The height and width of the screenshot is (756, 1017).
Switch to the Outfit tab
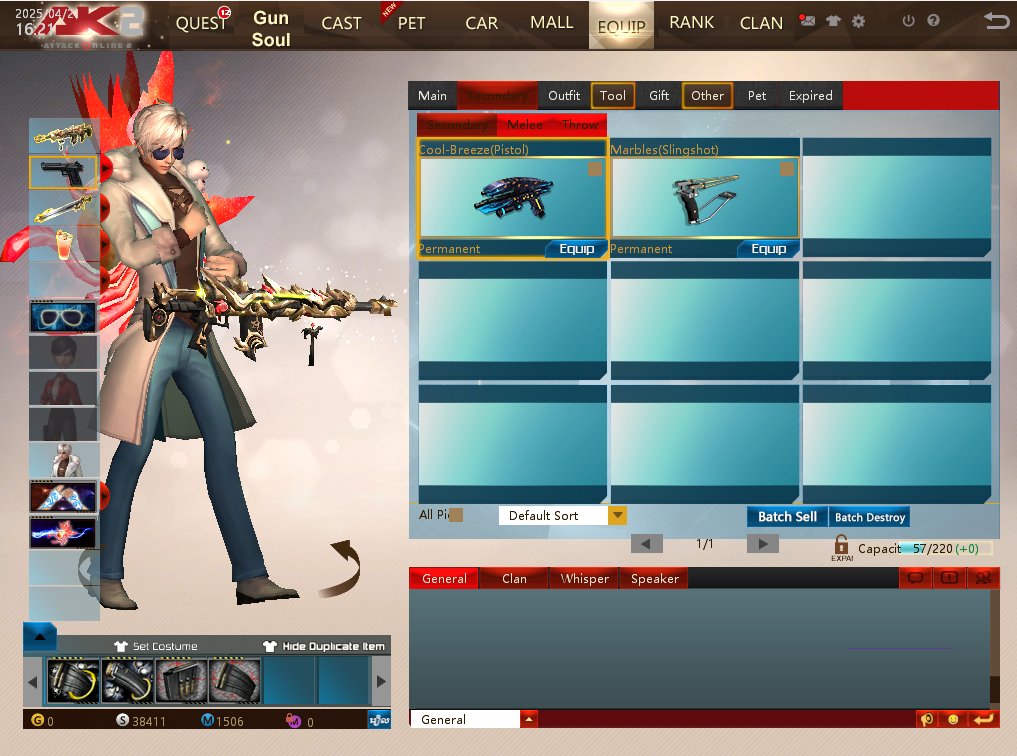(x=564, y=96)
